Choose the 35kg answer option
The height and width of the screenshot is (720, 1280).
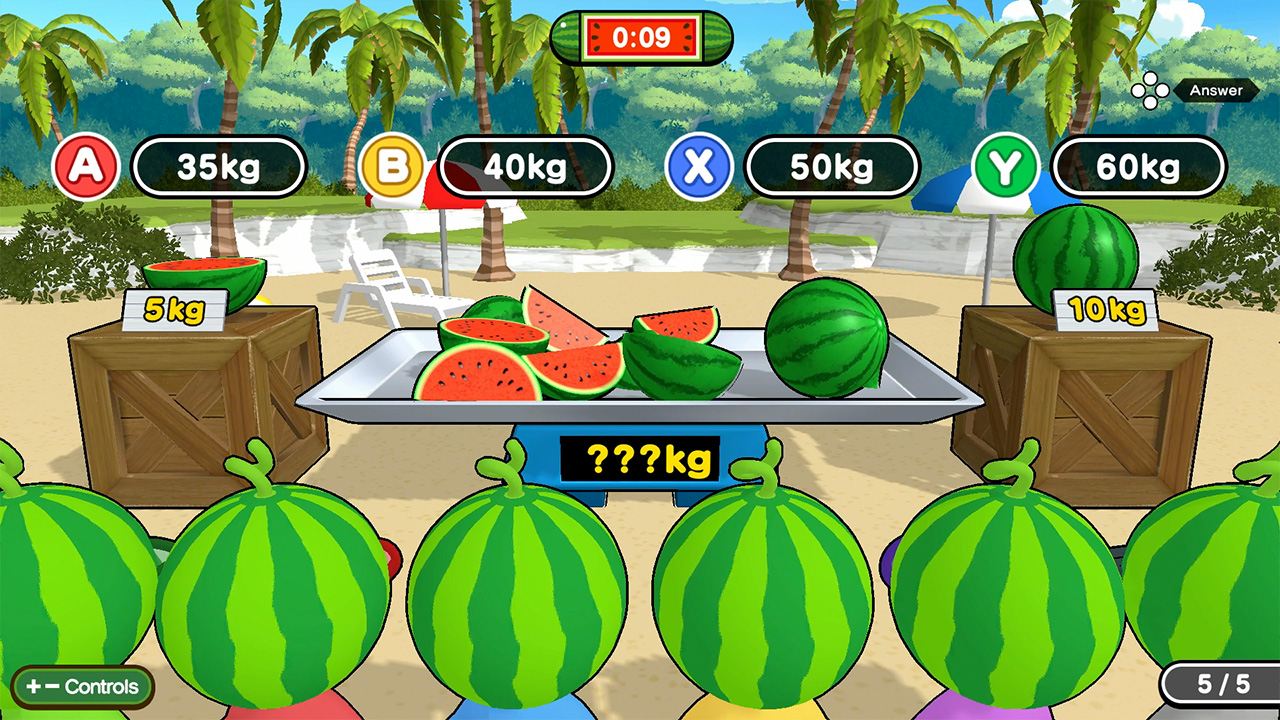tap(218, 166)
